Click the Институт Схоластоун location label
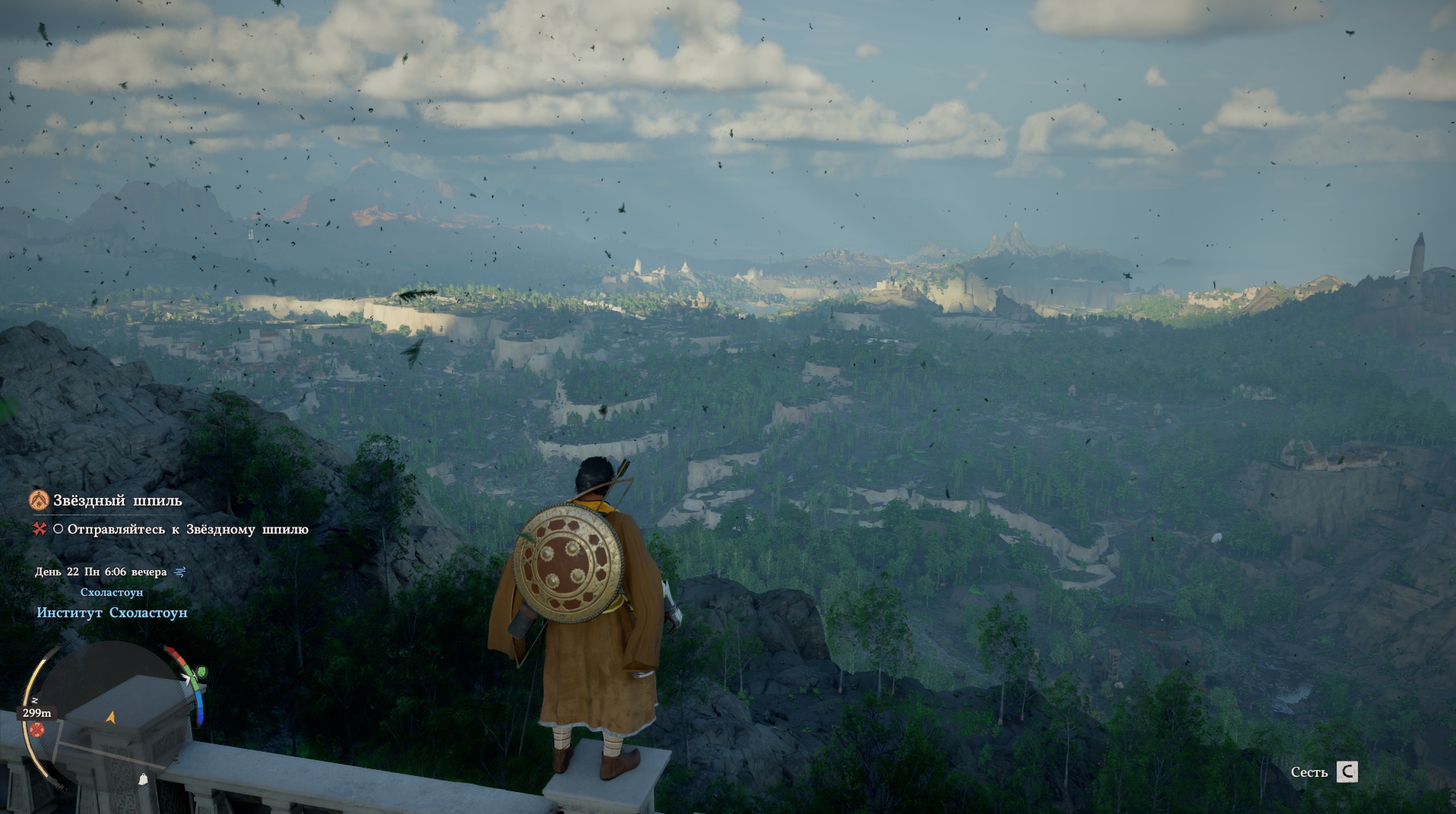The height and width of the screenshot is (814, 1456). pos(112,613)
